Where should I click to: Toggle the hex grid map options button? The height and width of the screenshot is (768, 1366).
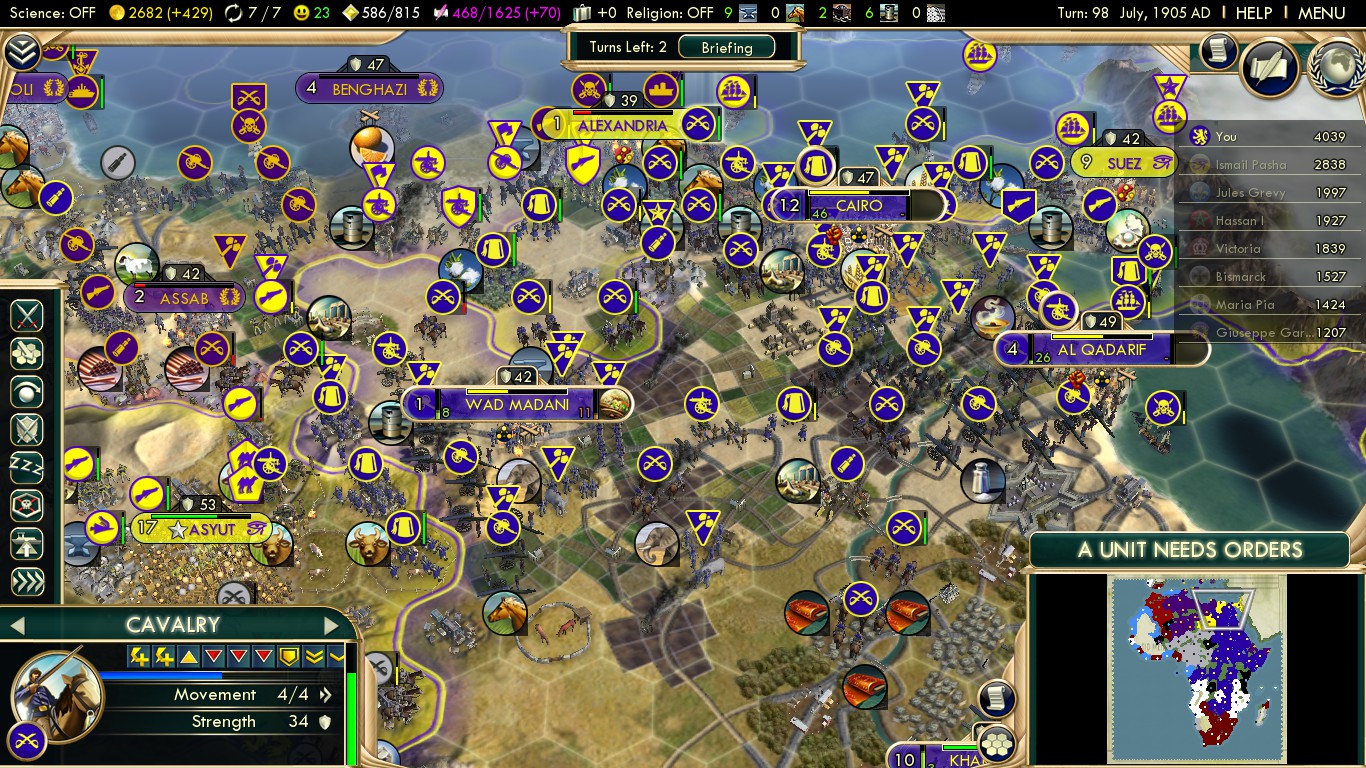point(997,743)
